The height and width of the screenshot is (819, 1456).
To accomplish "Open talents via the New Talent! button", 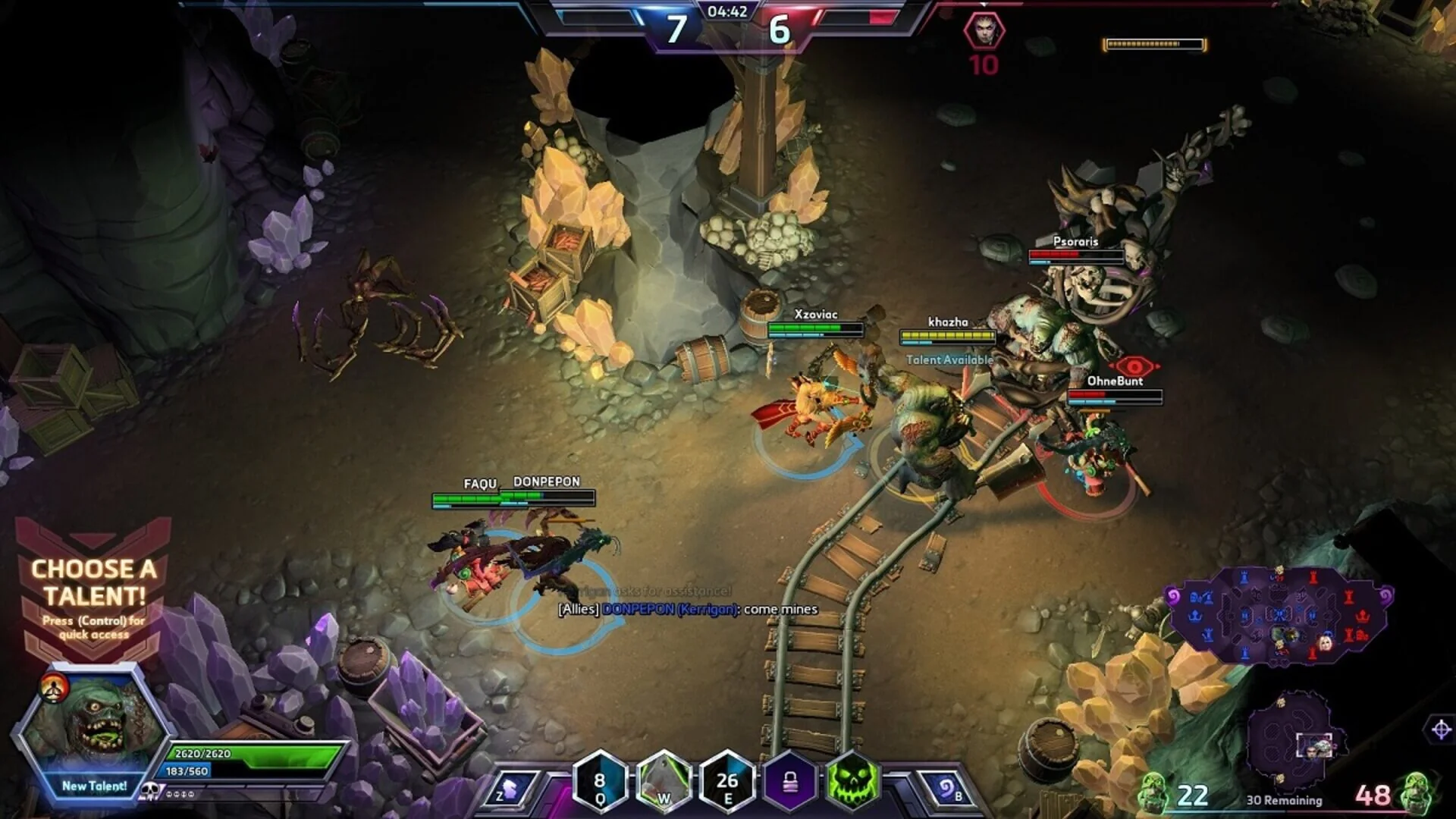I will (94, 786).
